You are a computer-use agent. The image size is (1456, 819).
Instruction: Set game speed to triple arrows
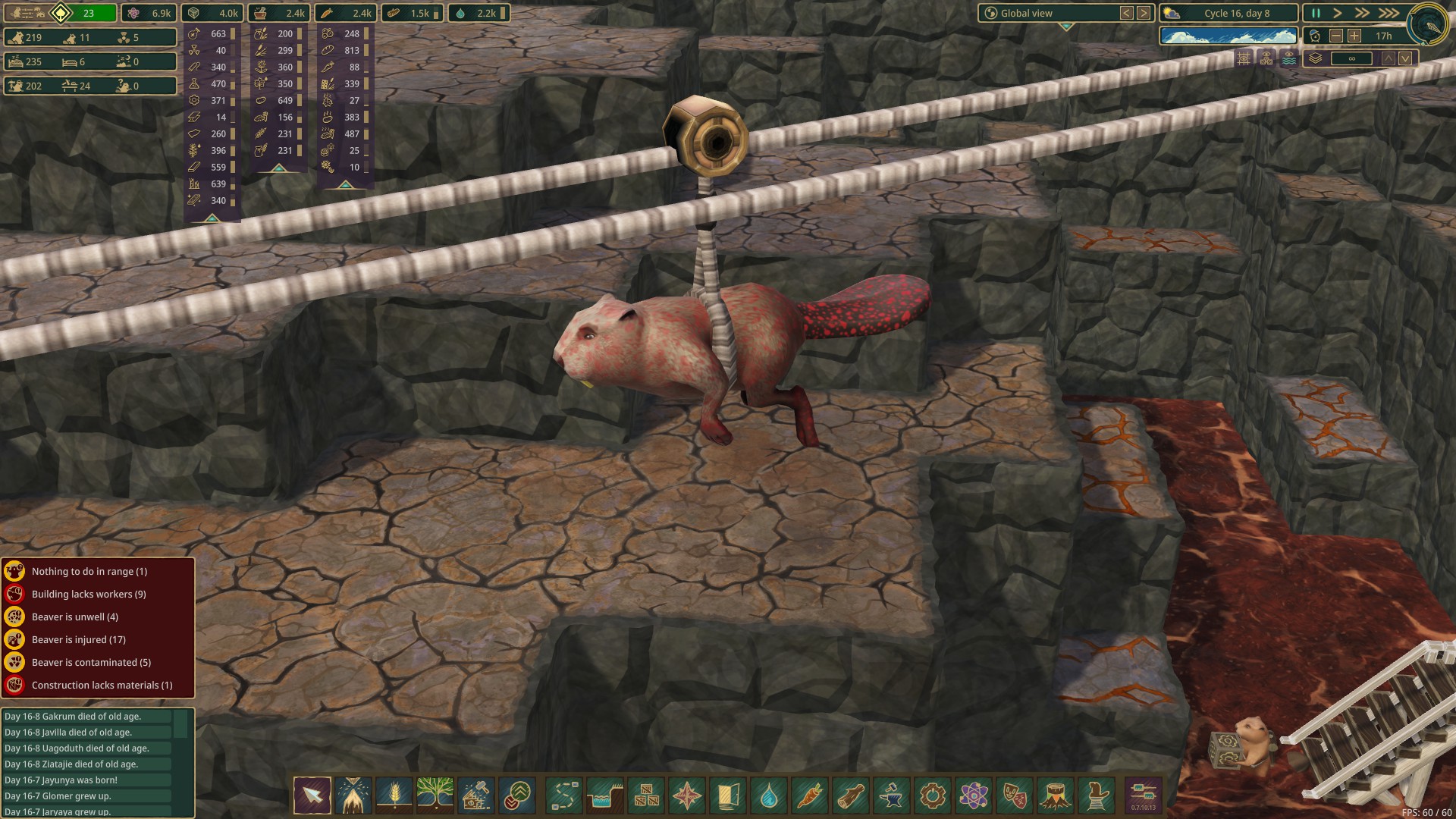pos(1389,13)
